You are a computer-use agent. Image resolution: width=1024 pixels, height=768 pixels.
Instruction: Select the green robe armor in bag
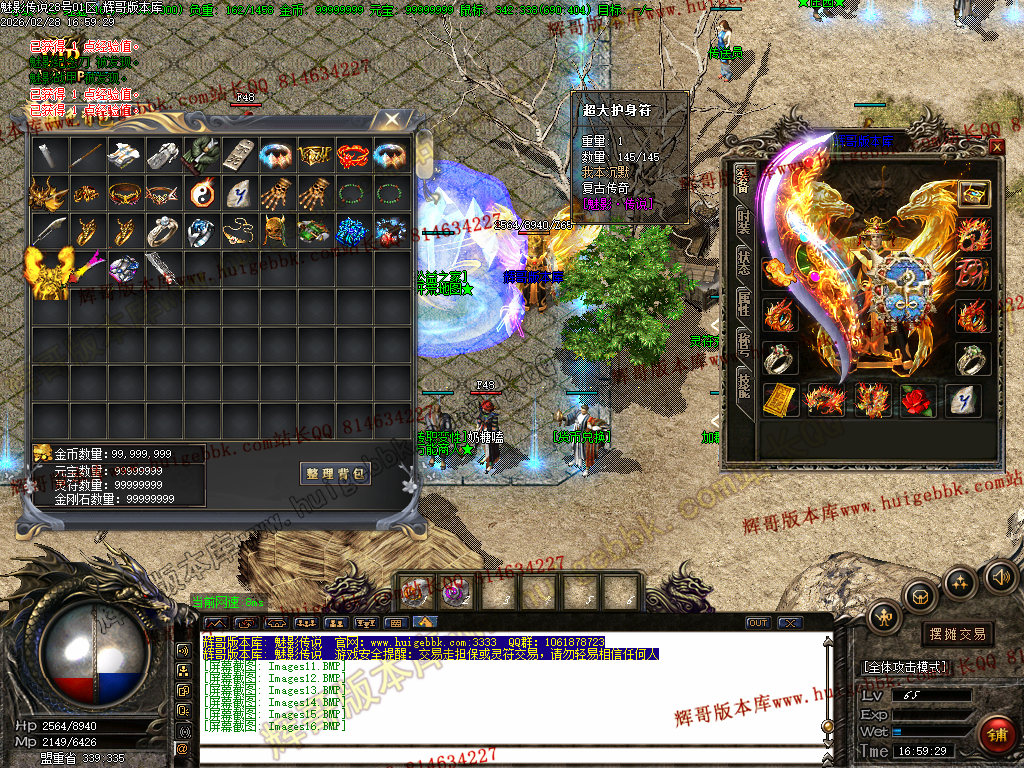point(201,154)
